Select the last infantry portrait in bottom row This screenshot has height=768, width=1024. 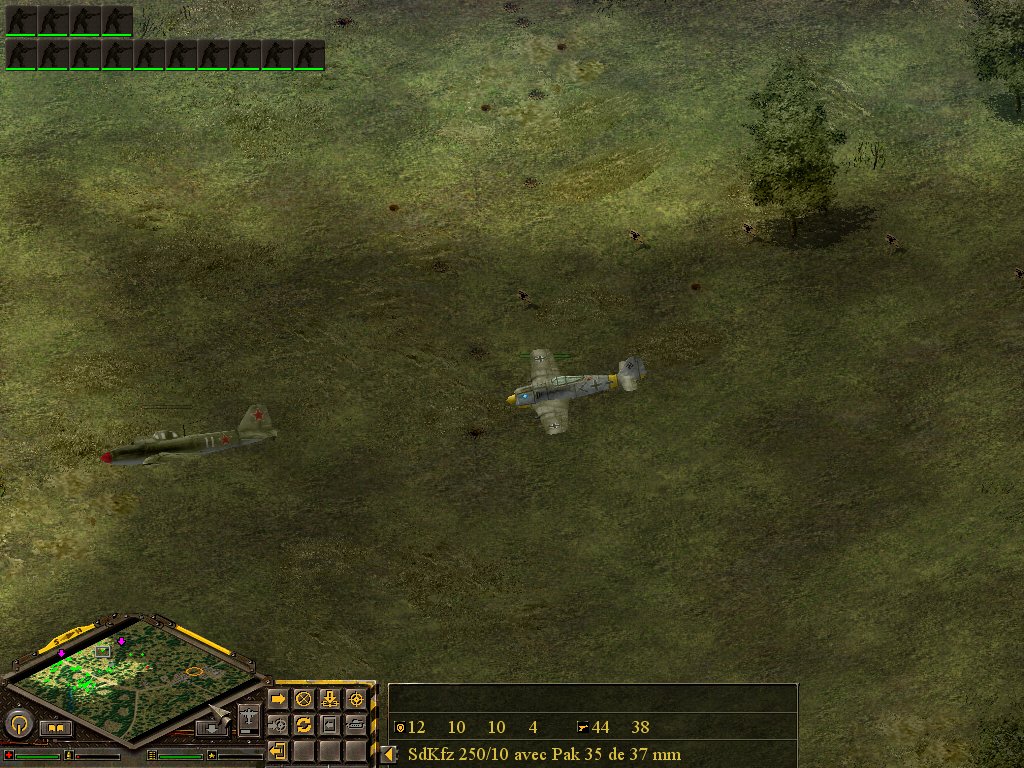coord(309,54)
